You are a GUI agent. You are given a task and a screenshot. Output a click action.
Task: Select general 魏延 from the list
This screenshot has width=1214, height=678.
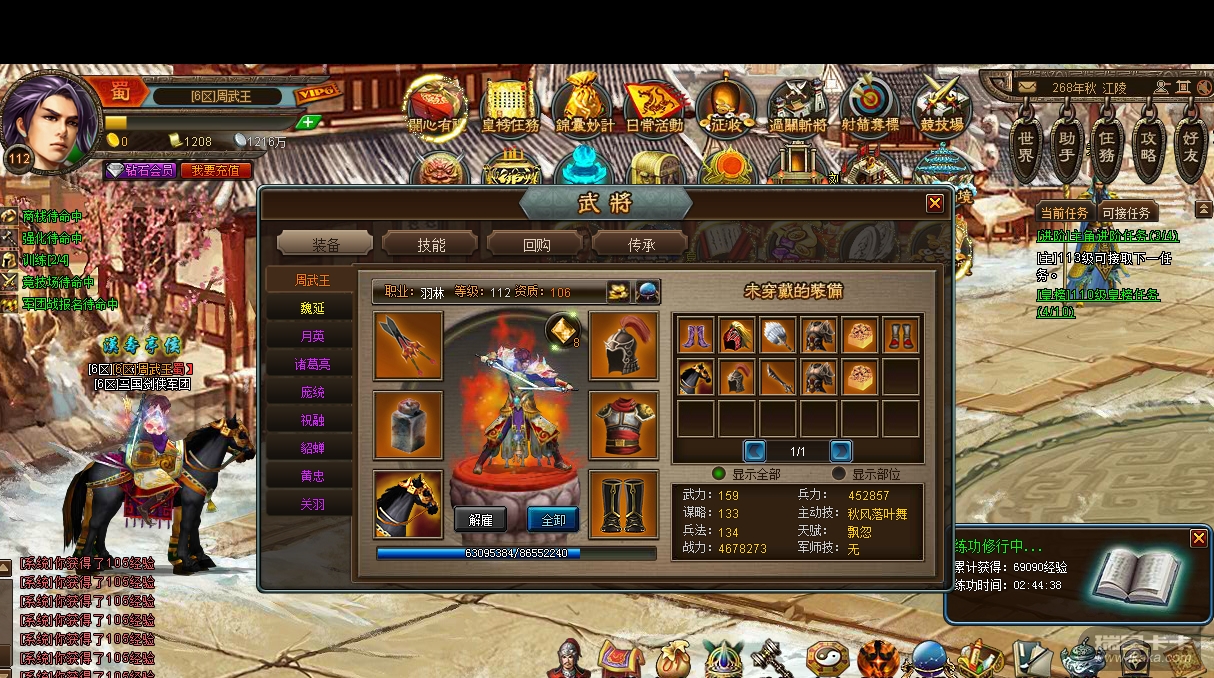click(x=312, y=308)
